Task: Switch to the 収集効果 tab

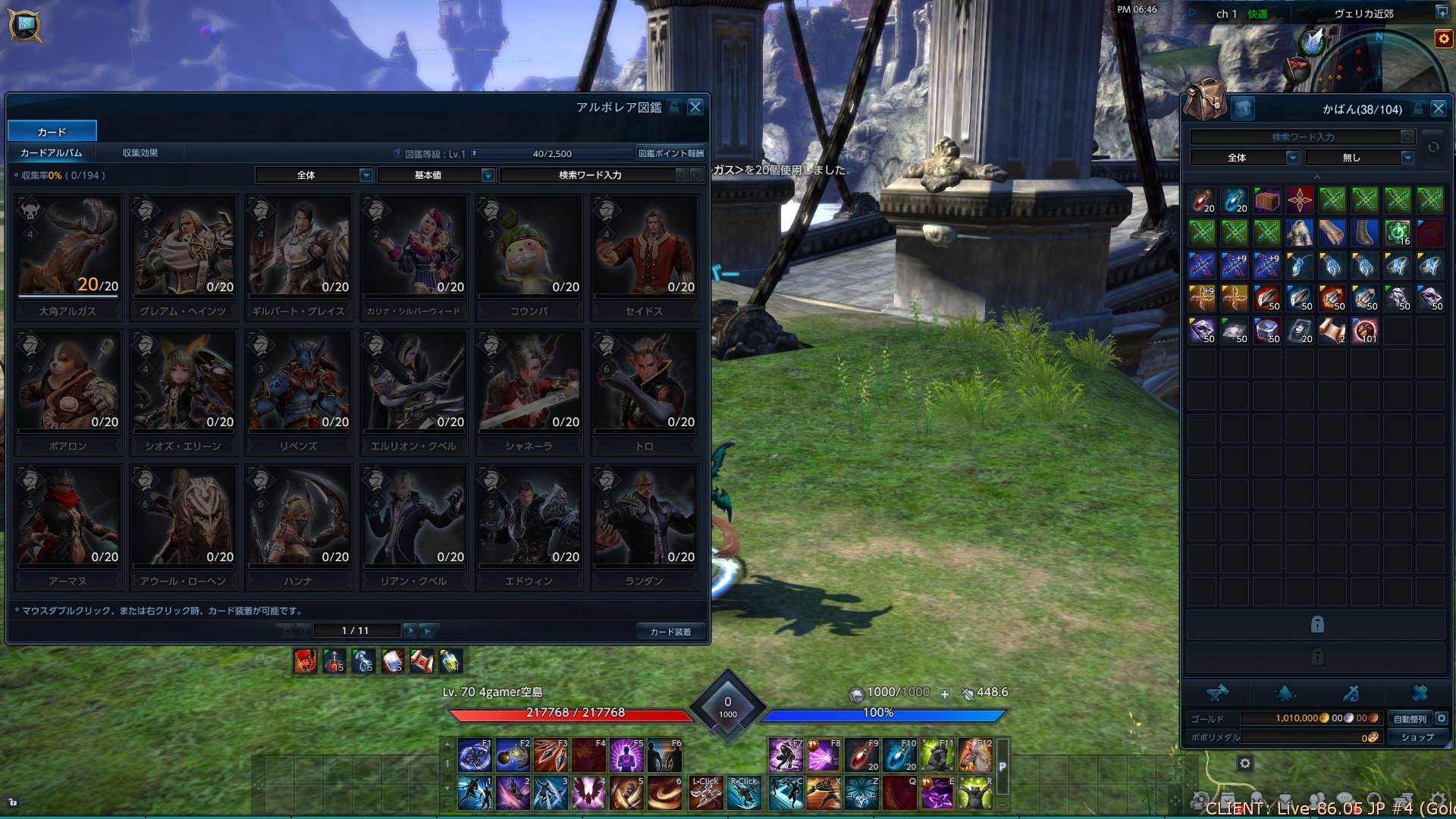Action: pyautogui.click(x=140, y=153)
